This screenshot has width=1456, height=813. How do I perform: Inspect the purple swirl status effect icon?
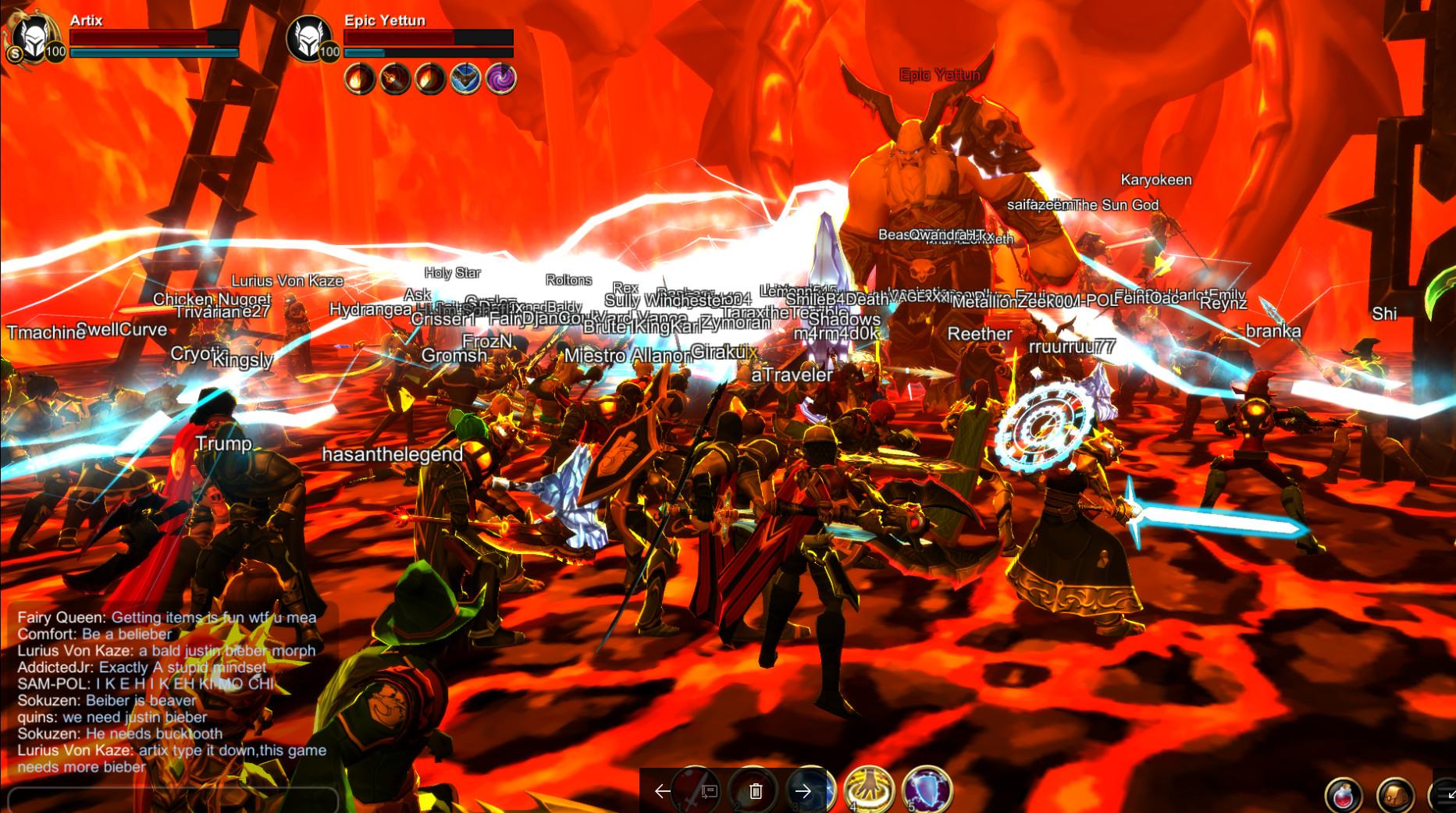coord(500,80)
